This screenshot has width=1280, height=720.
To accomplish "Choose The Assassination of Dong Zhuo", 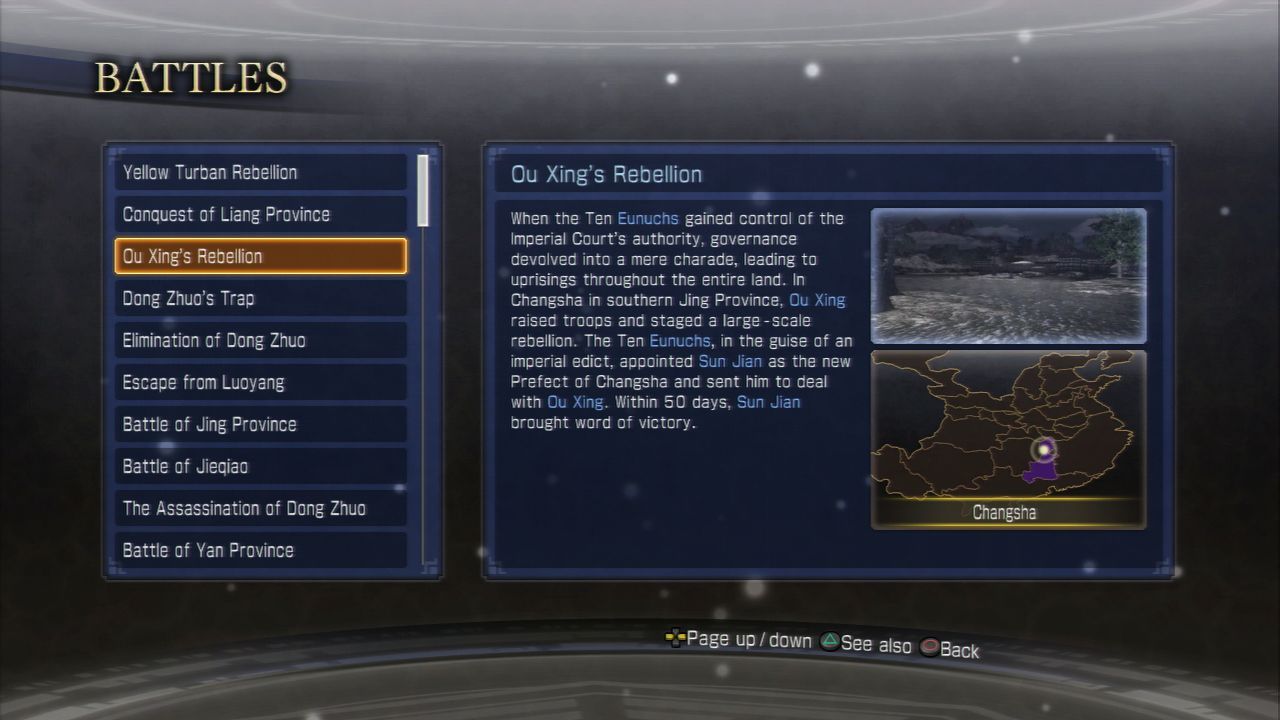I will coord(260,508).
